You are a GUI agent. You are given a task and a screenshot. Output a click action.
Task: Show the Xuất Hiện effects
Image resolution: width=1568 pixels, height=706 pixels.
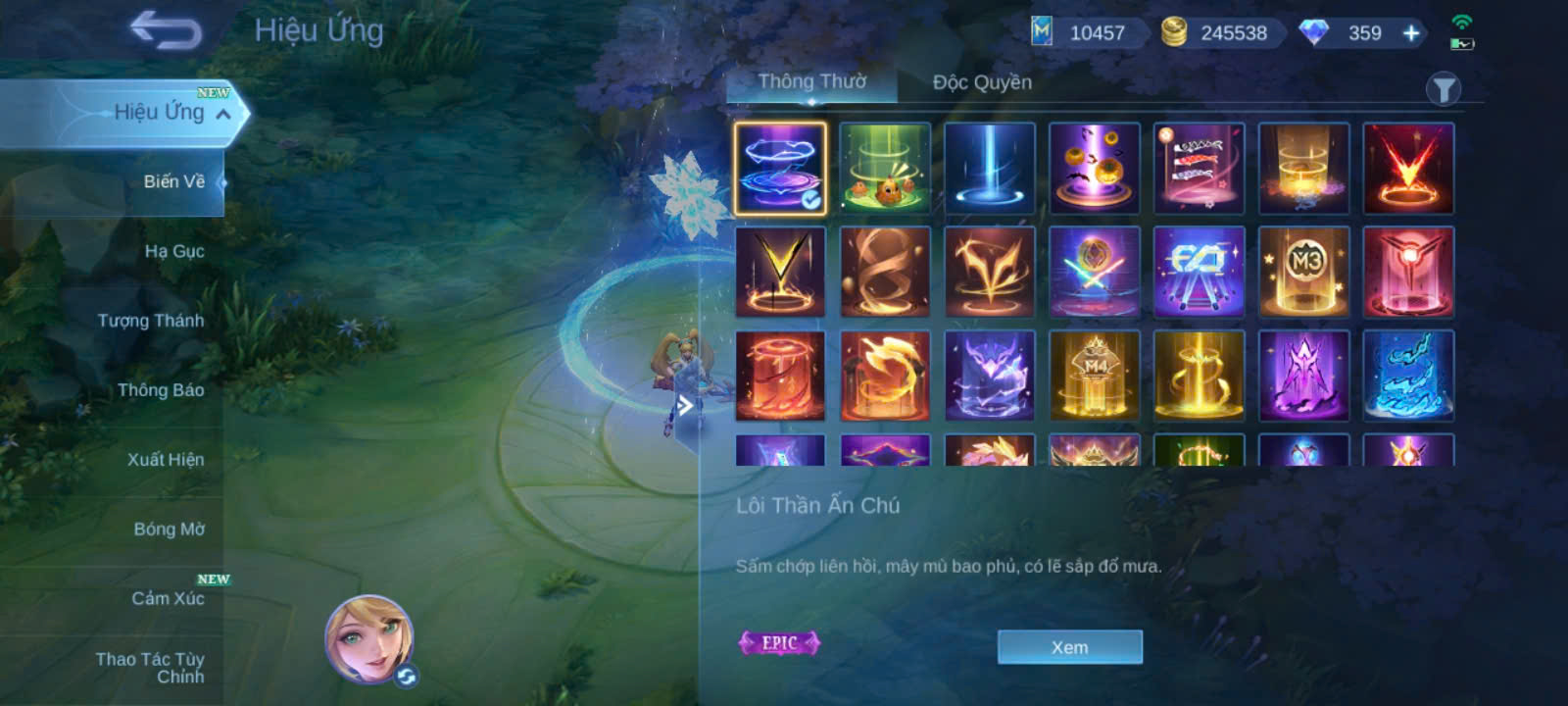[166, 460]
